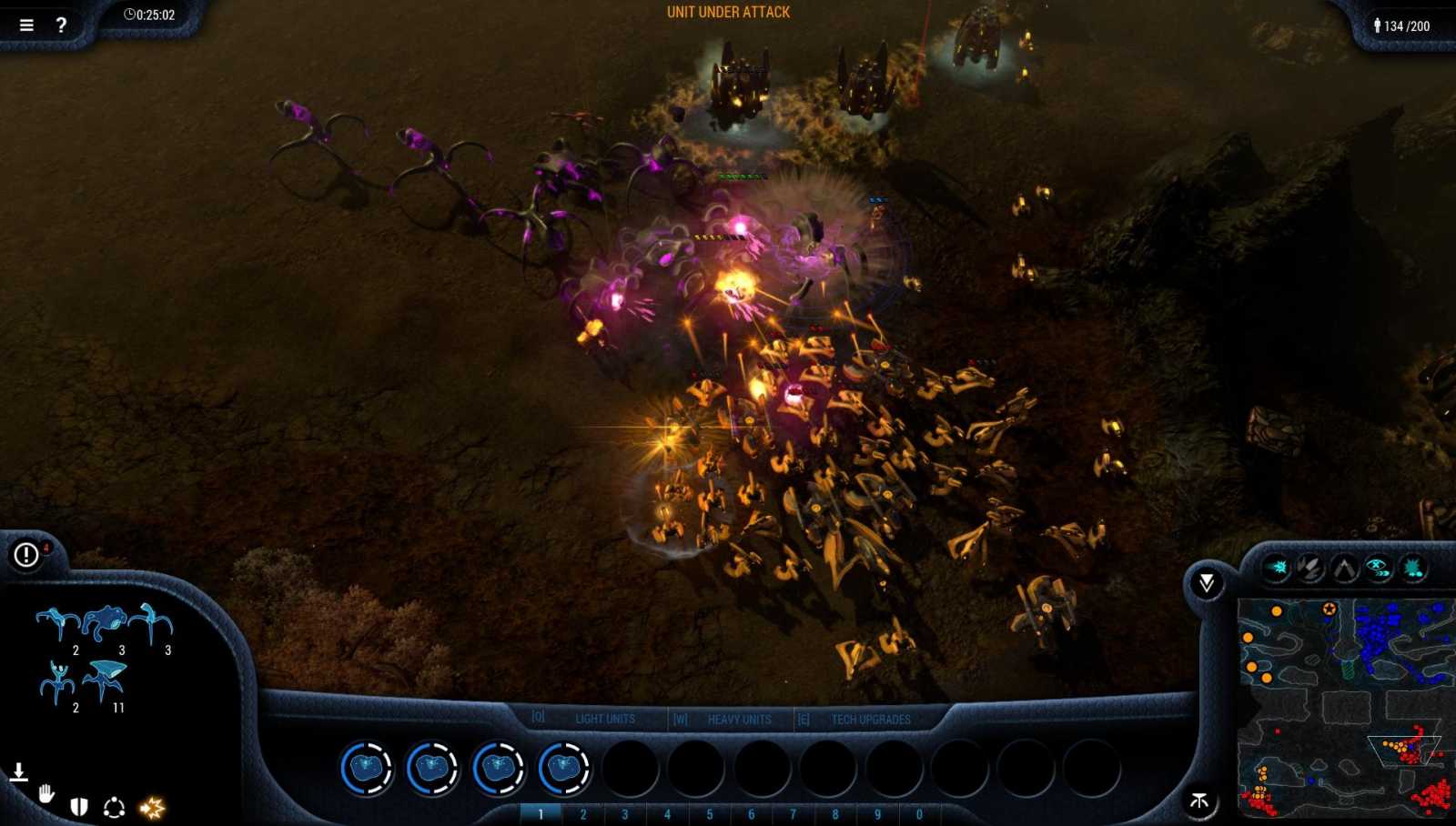Toggle the enemy vision filter on the minimap
This screenshot has width=1456, height=826.
[x=1378, y=566]
